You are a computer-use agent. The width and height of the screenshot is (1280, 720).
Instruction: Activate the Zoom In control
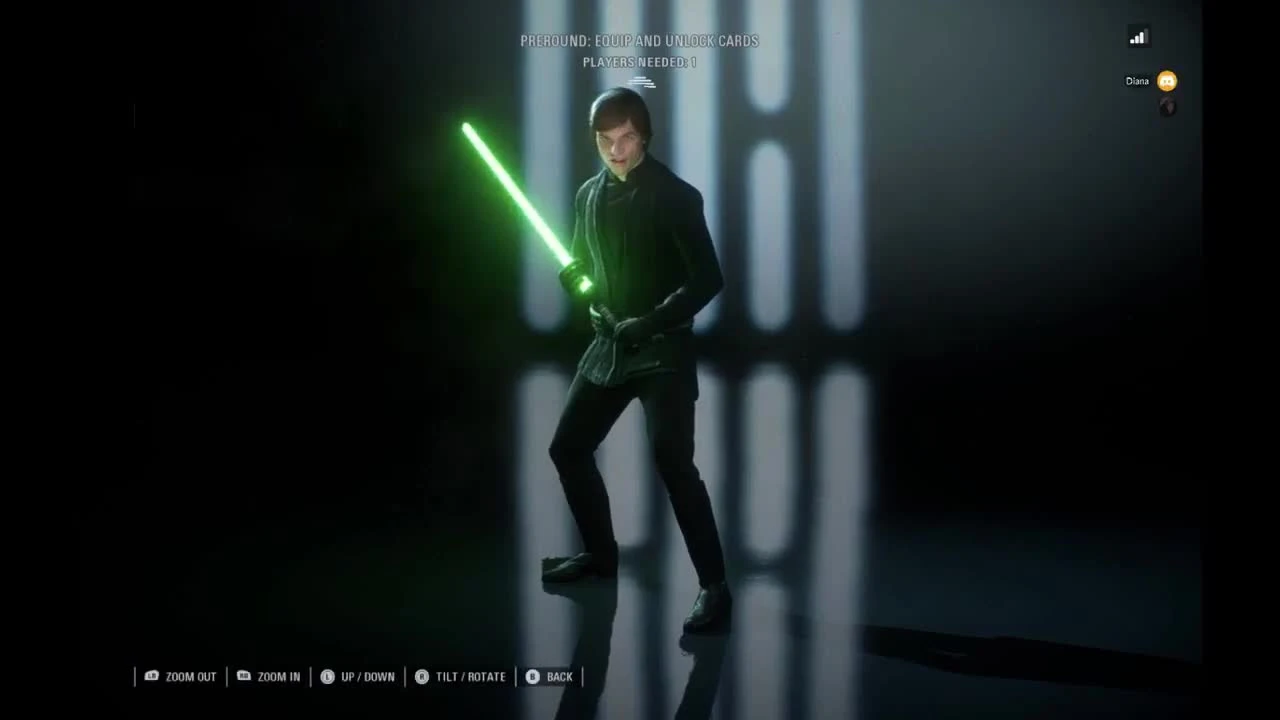[x=277, y=677]
